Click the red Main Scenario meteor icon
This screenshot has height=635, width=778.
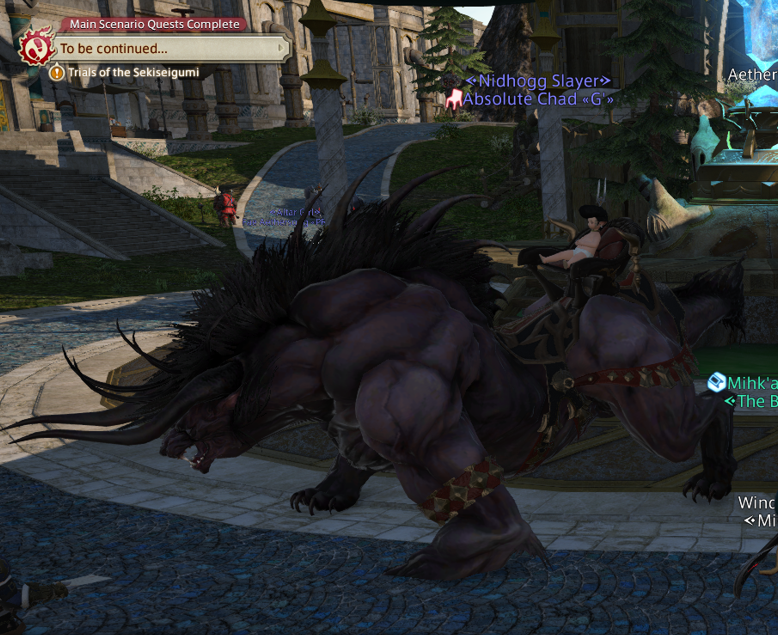tap(37, 46)
